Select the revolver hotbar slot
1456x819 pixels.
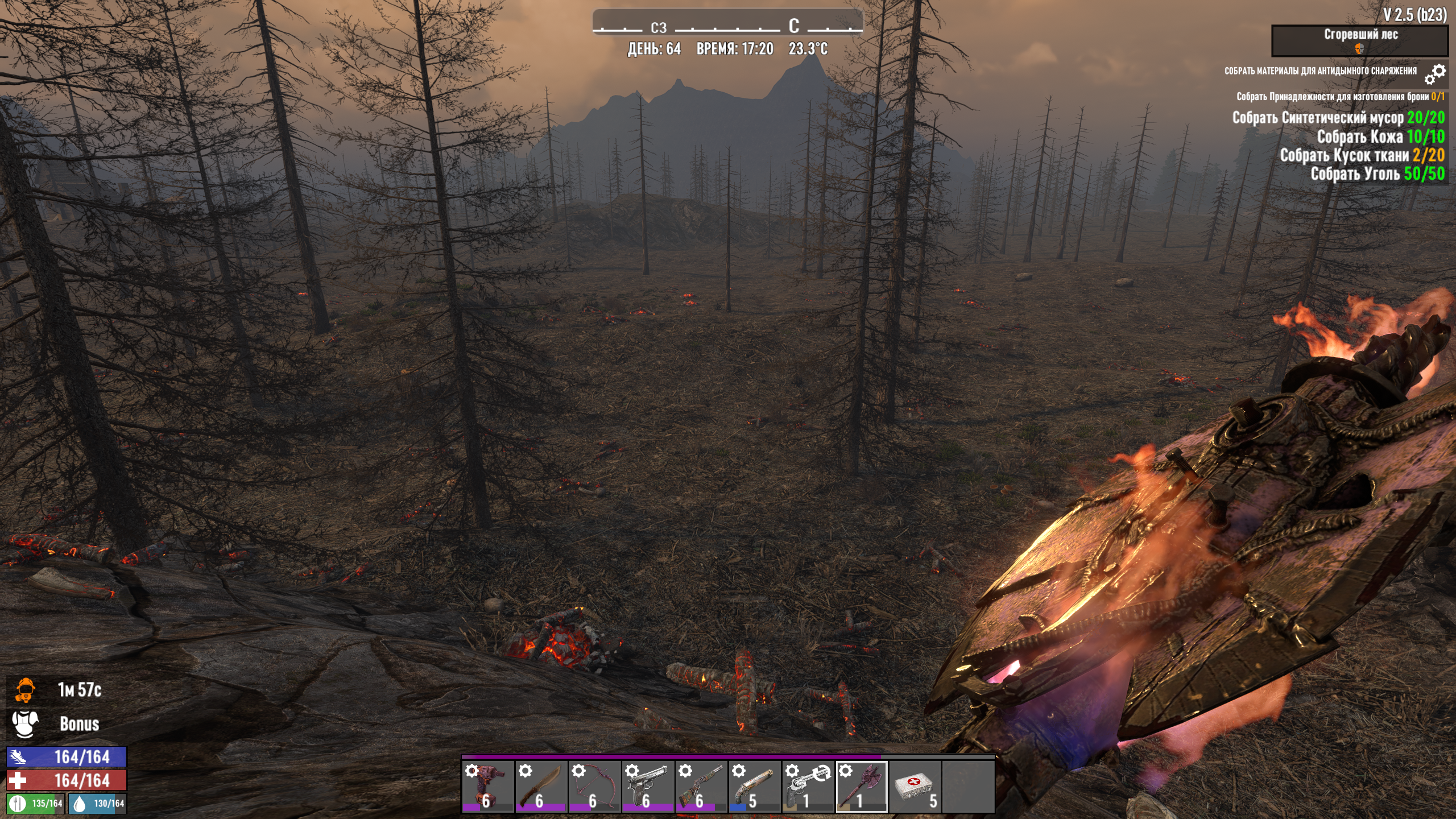pyautogui.click(x=808, y=787)
